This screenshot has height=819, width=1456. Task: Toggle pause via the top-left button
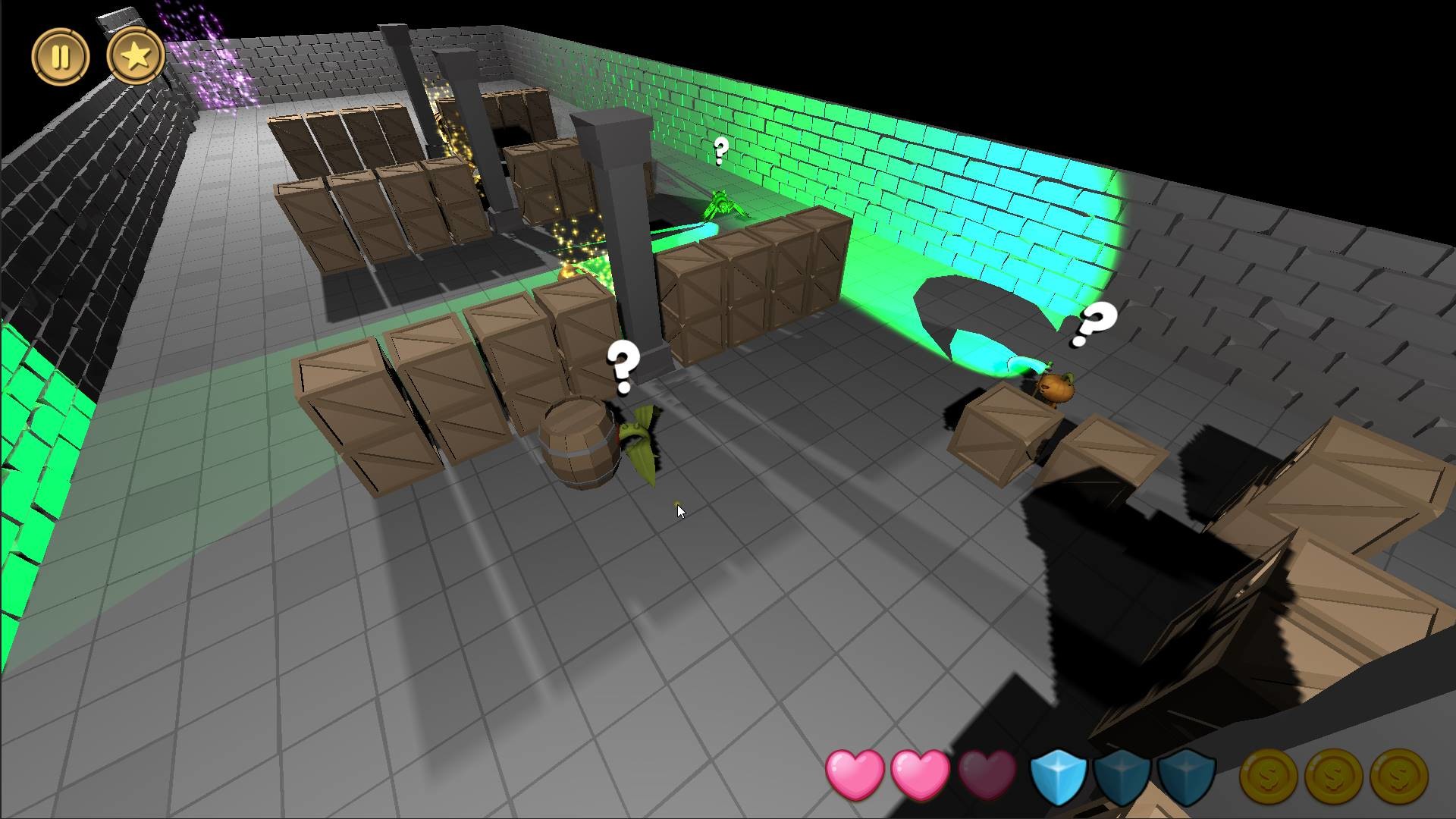tap(62, 56)
